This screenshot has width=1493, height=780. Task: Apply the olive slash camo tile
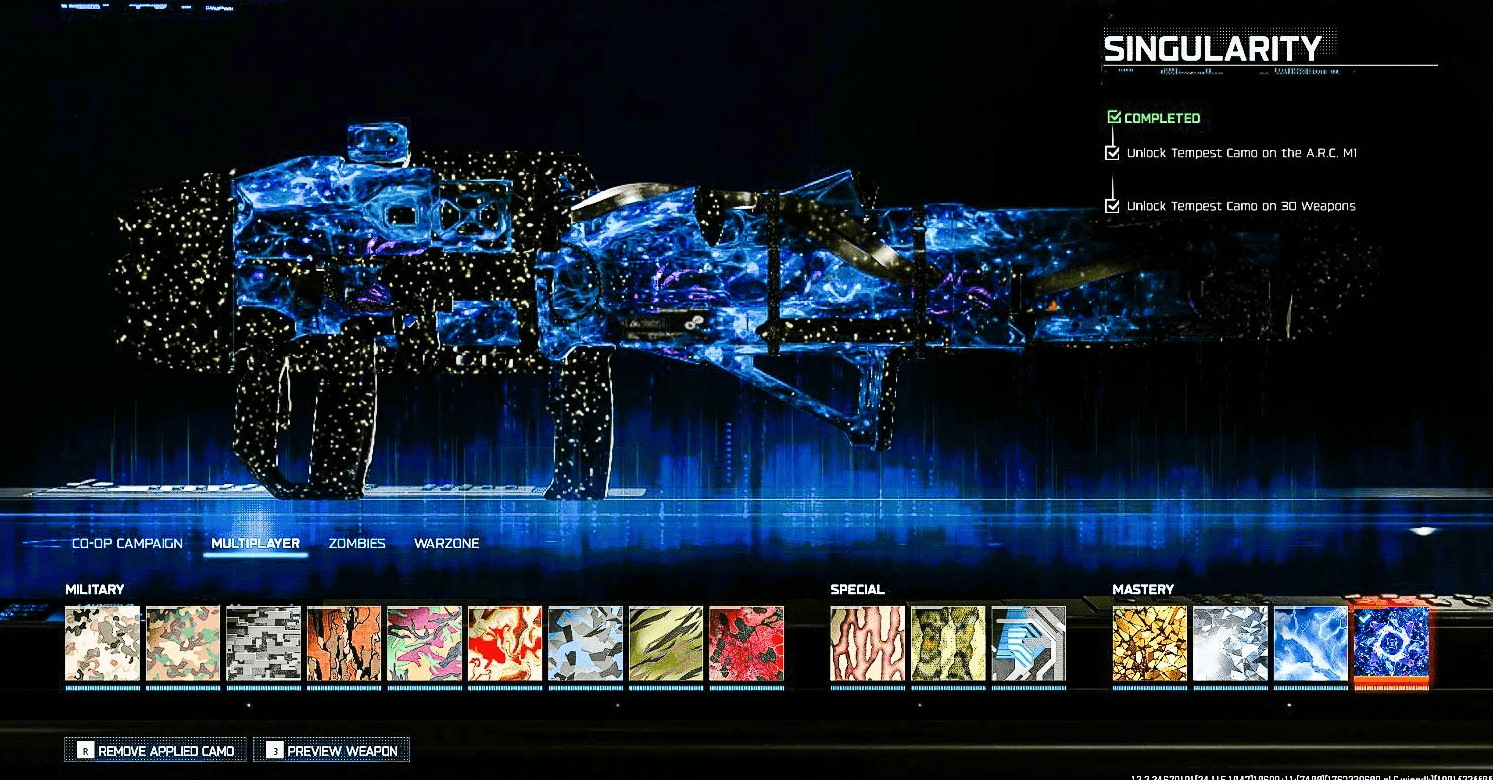pyautogui.click(x=665, y=644)
